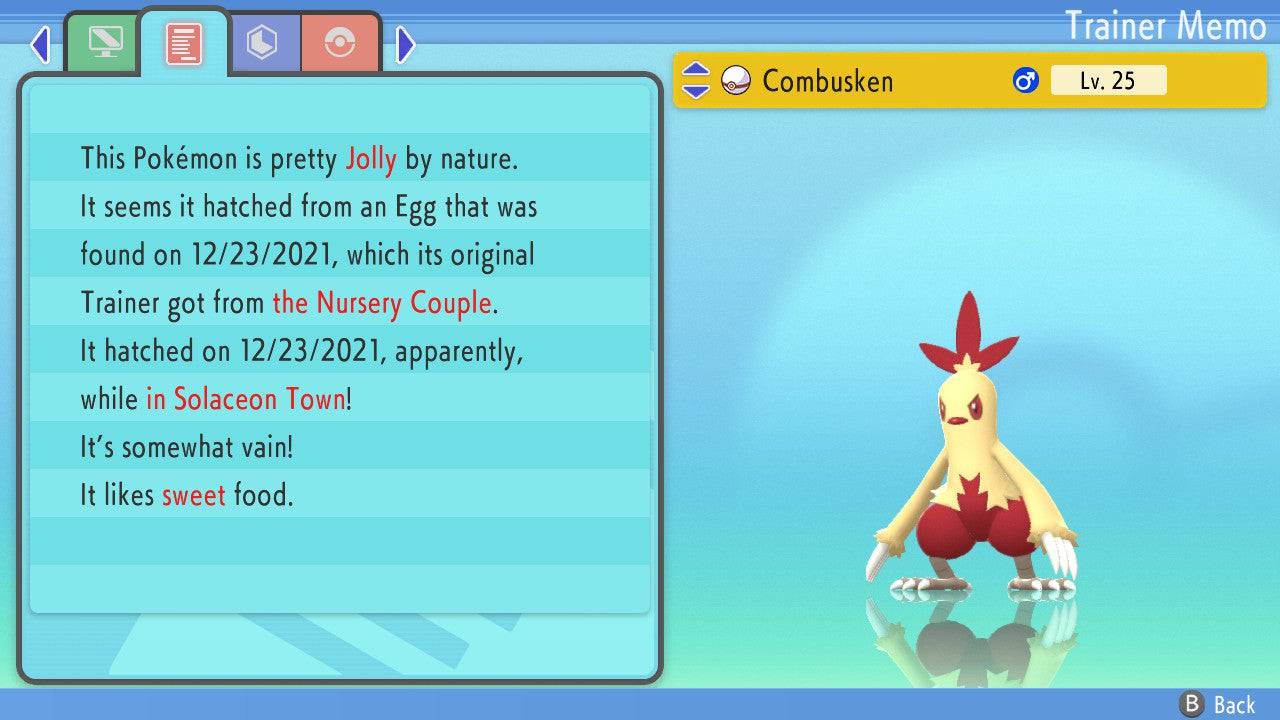1280x720 pixels.
Task: Select the red Trainer Memo tab
Action: (183, 44)
